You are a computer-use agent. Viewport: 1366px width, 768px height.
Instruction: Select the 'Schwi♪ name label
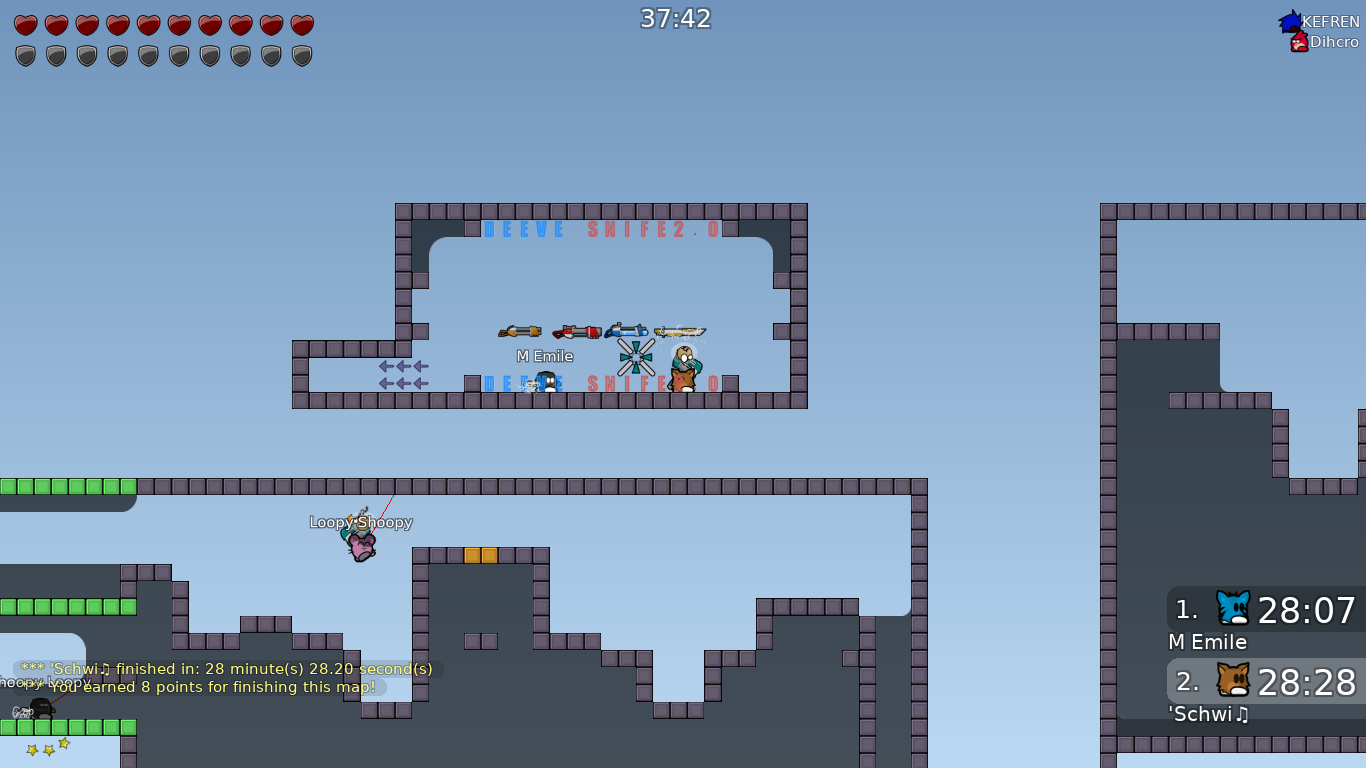point(1207,714)
